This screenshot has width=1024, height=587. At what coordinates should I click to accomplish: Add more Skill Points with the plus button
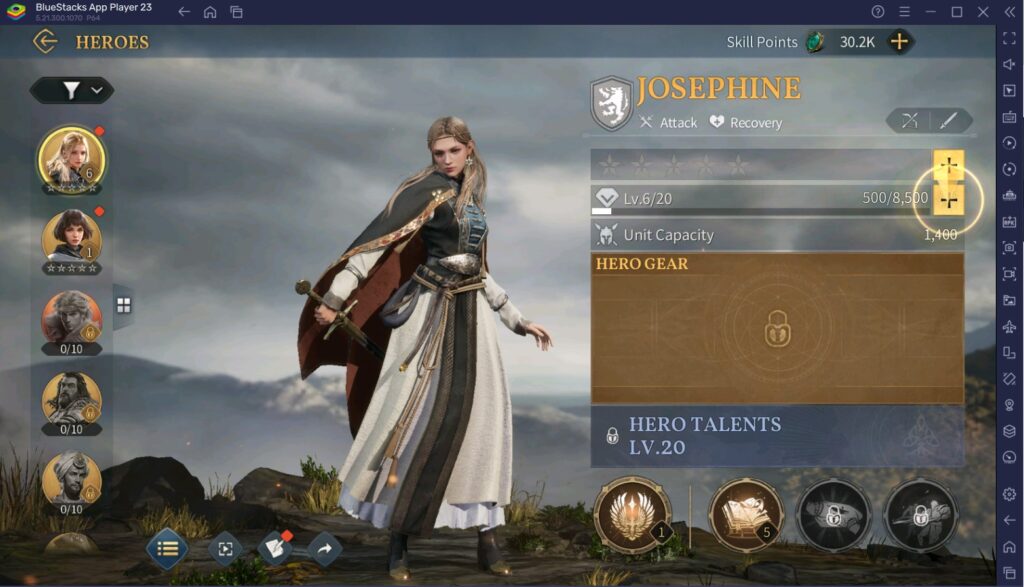[899, 41]
